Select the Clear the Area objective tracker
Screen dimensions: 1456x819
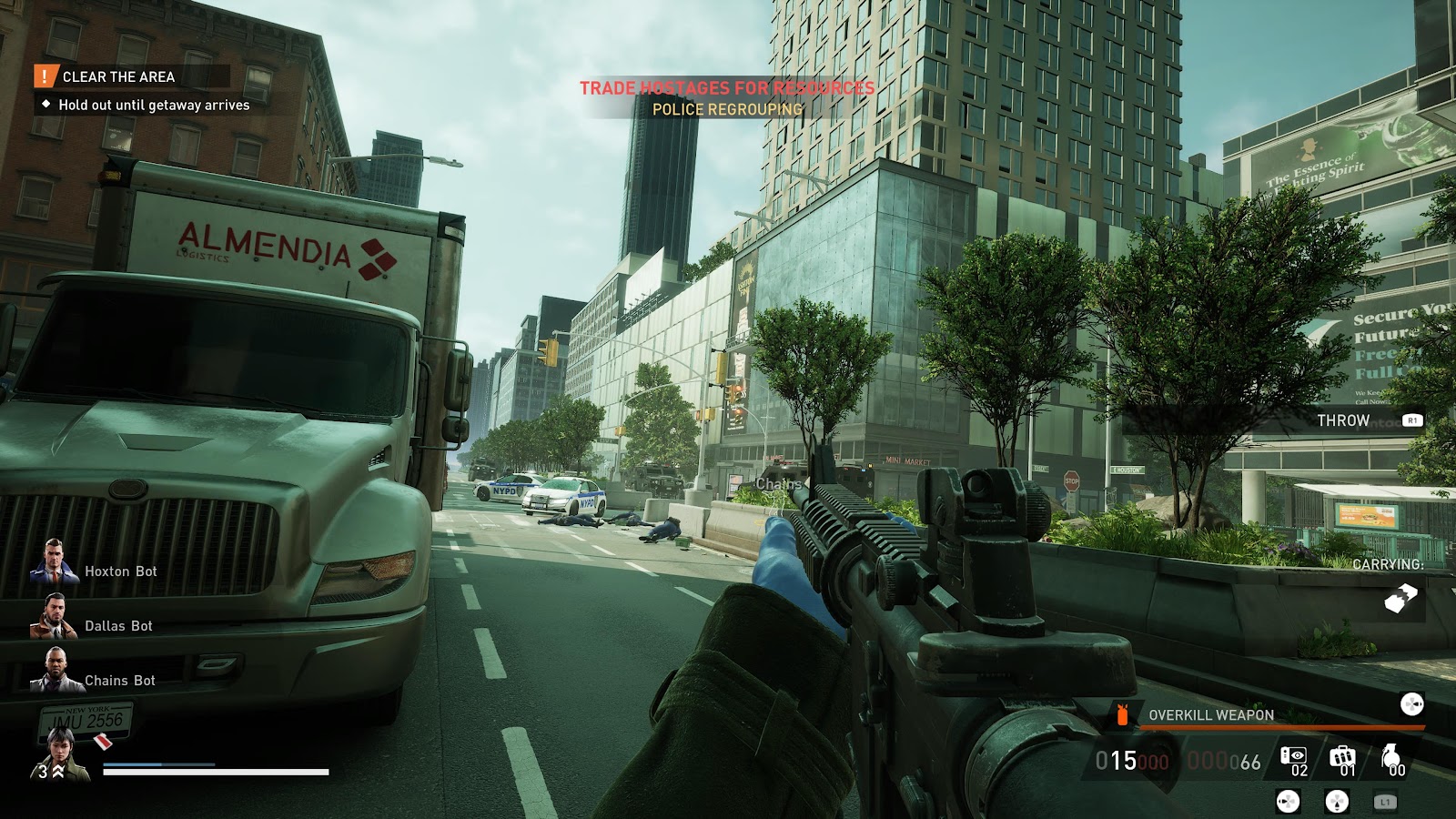pos(118,77)
